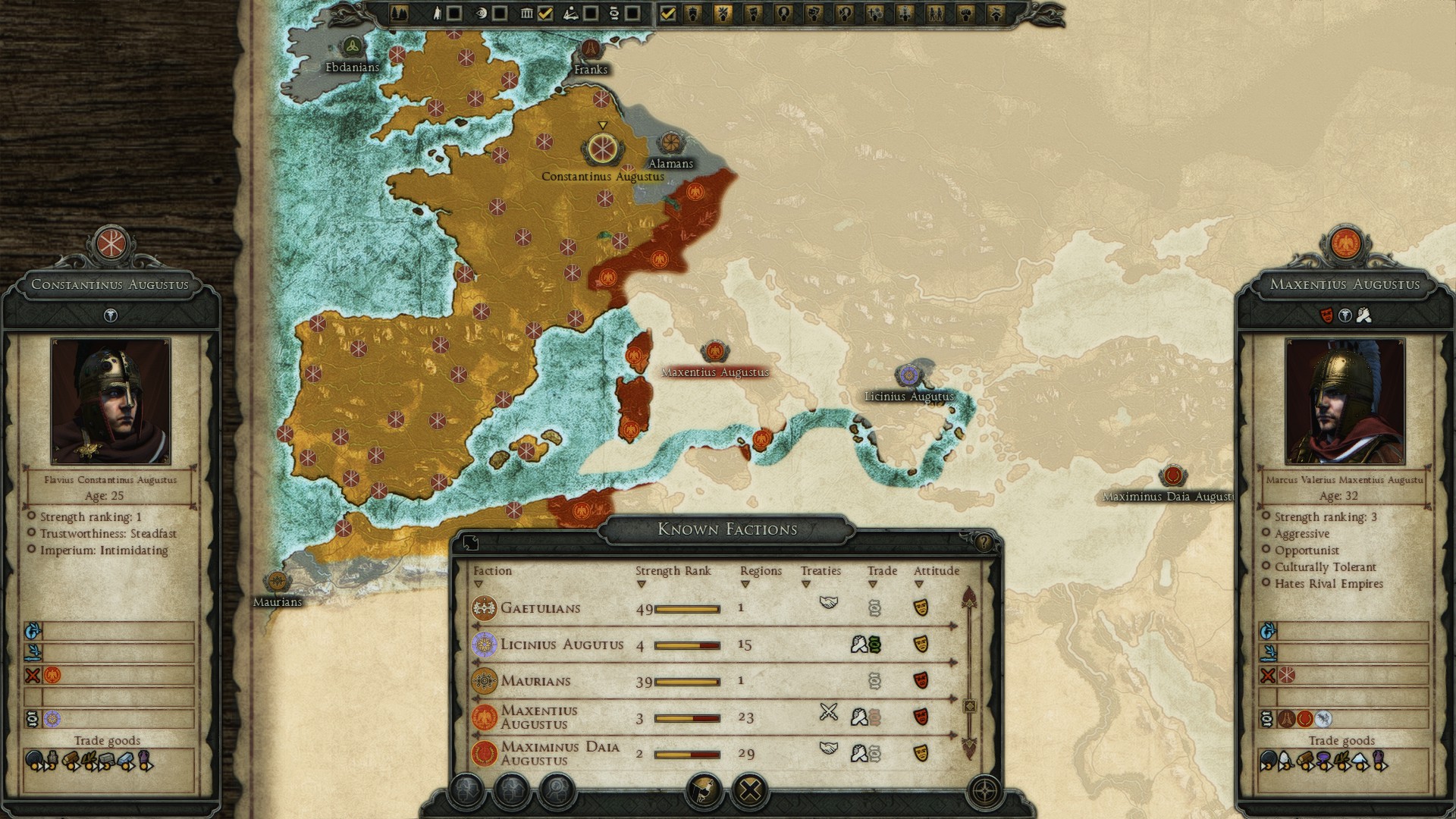
Task: Toggle the ship-icon map filter checkbox
Action: pyautogui.click(x=590, y=13)
